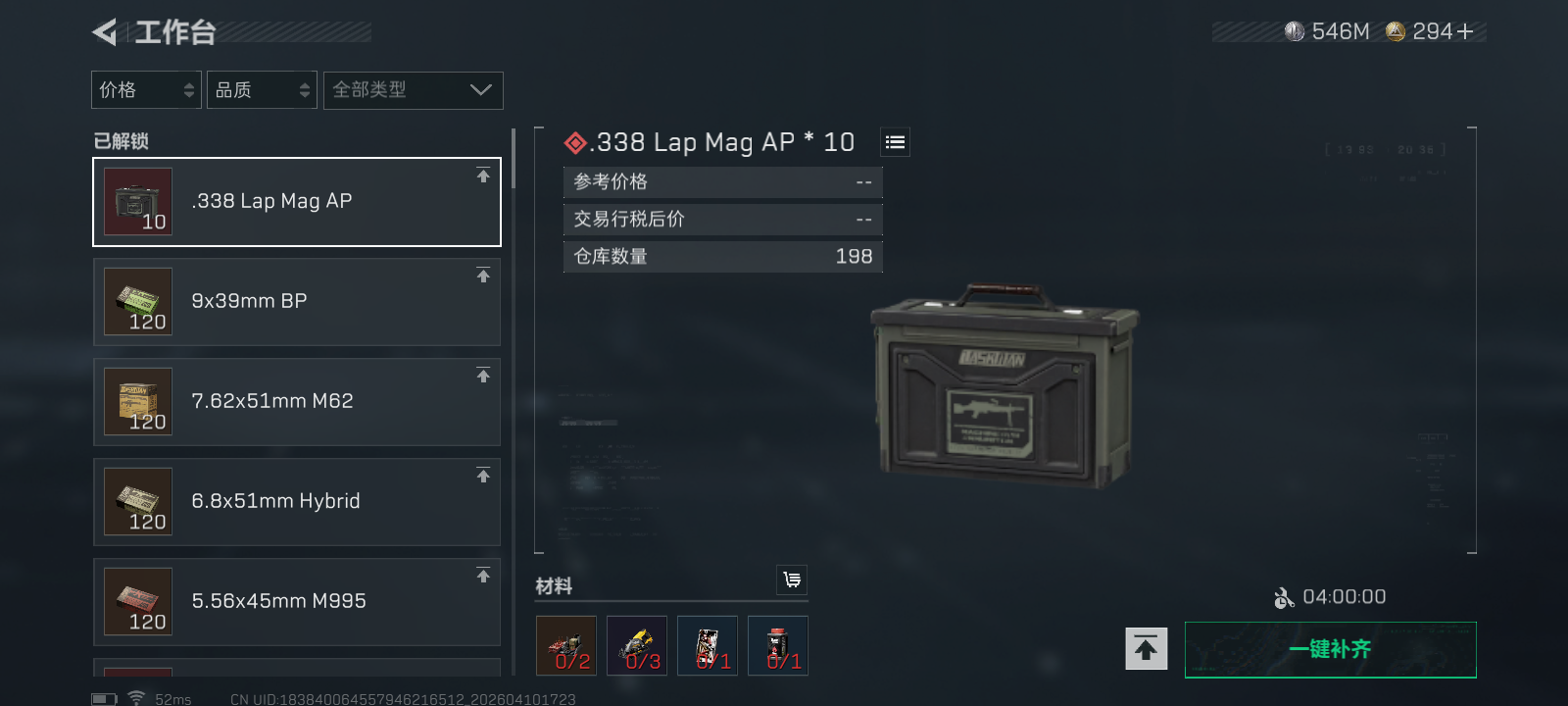This screenshot has width=1568, height=706.
Task: Toggle the pin arrow on .338 Lap Mag AP entry
Action: [x=483, y=176]
